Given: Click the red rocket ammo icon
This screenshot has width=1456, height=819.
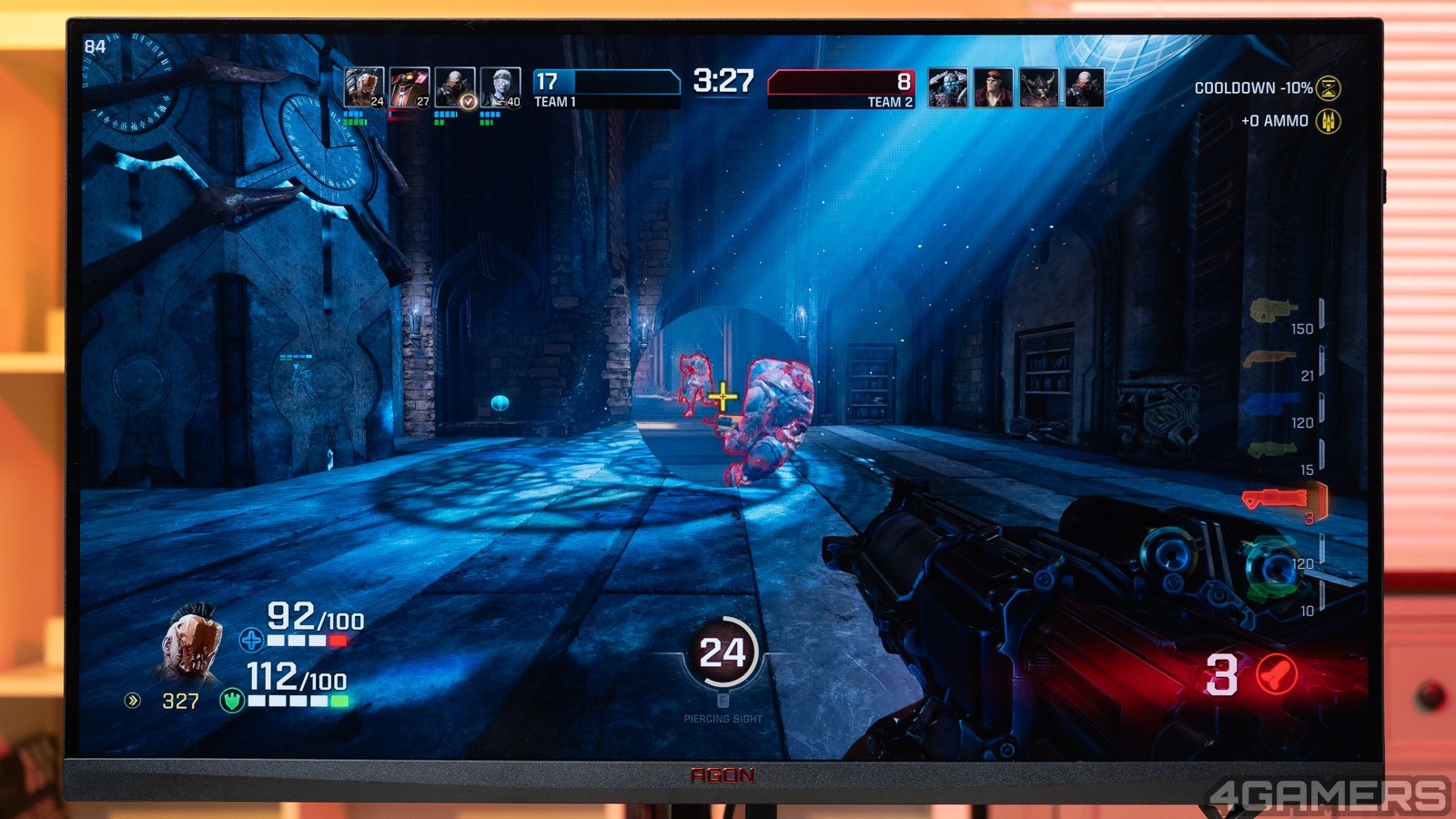Looking at the screenshot, I should (1276, 675).
